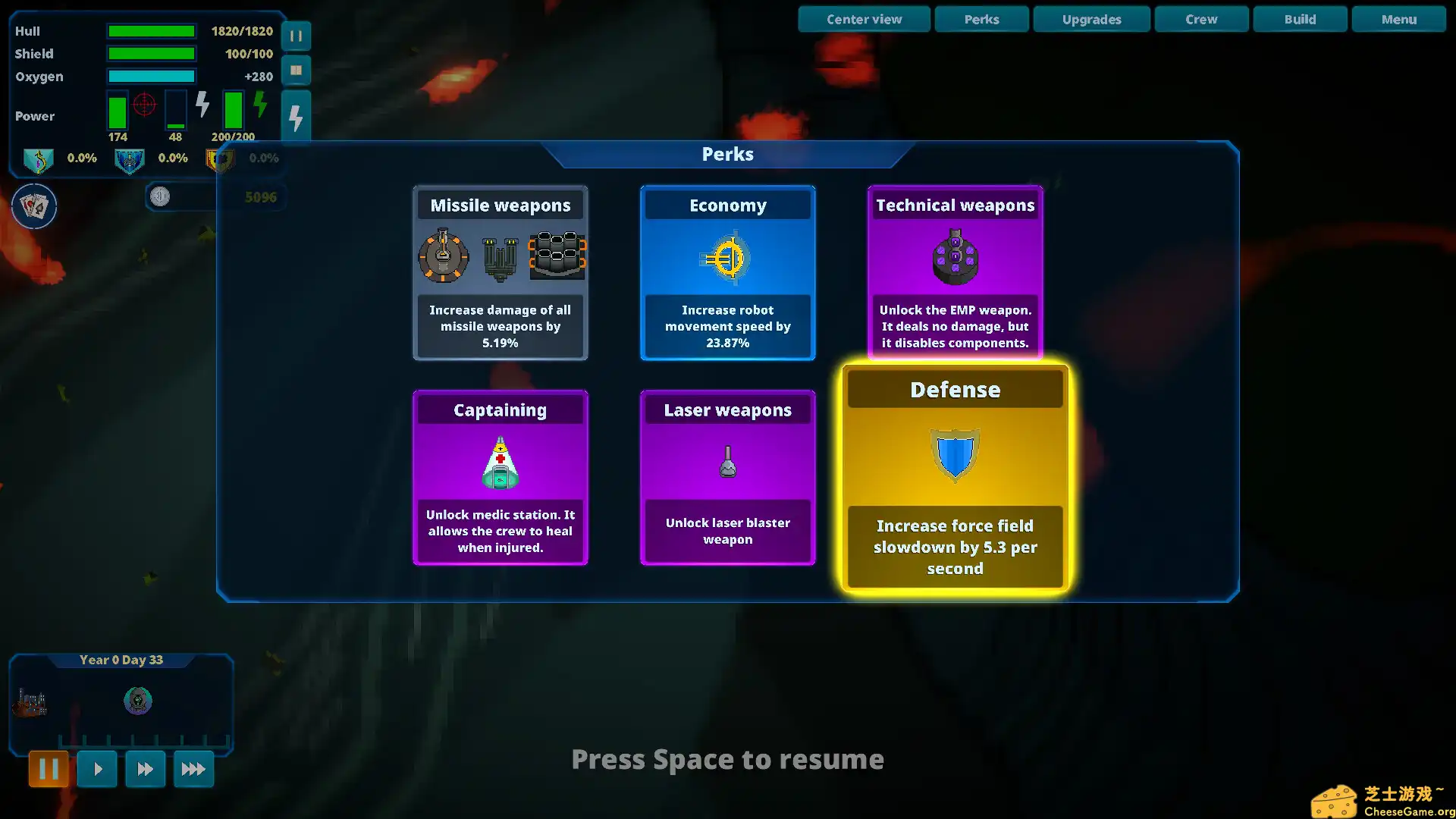The image size is (1456, 819).
Task: Enable normal play speed
Action: click(97, 768)
